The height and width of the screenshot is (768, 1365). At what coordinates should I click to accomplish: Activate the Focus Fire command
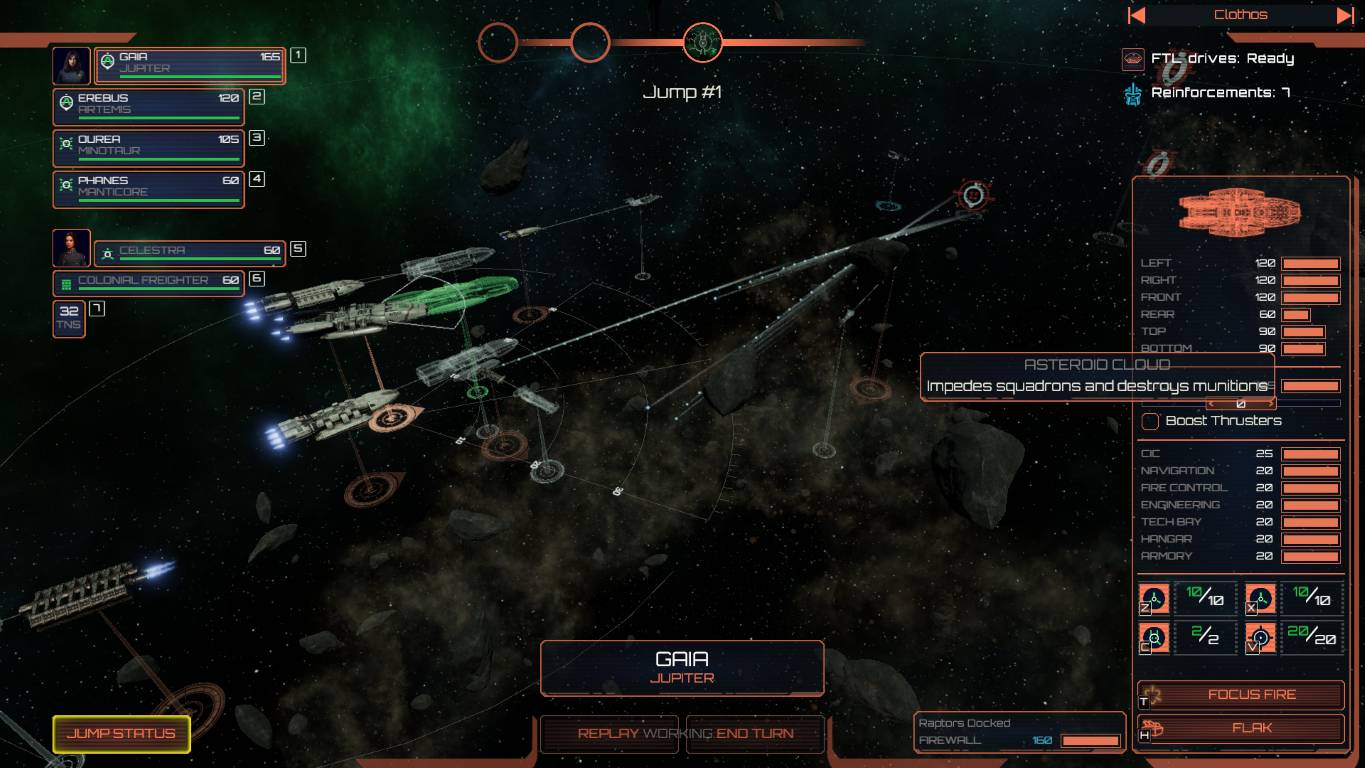pos(1241,695)
